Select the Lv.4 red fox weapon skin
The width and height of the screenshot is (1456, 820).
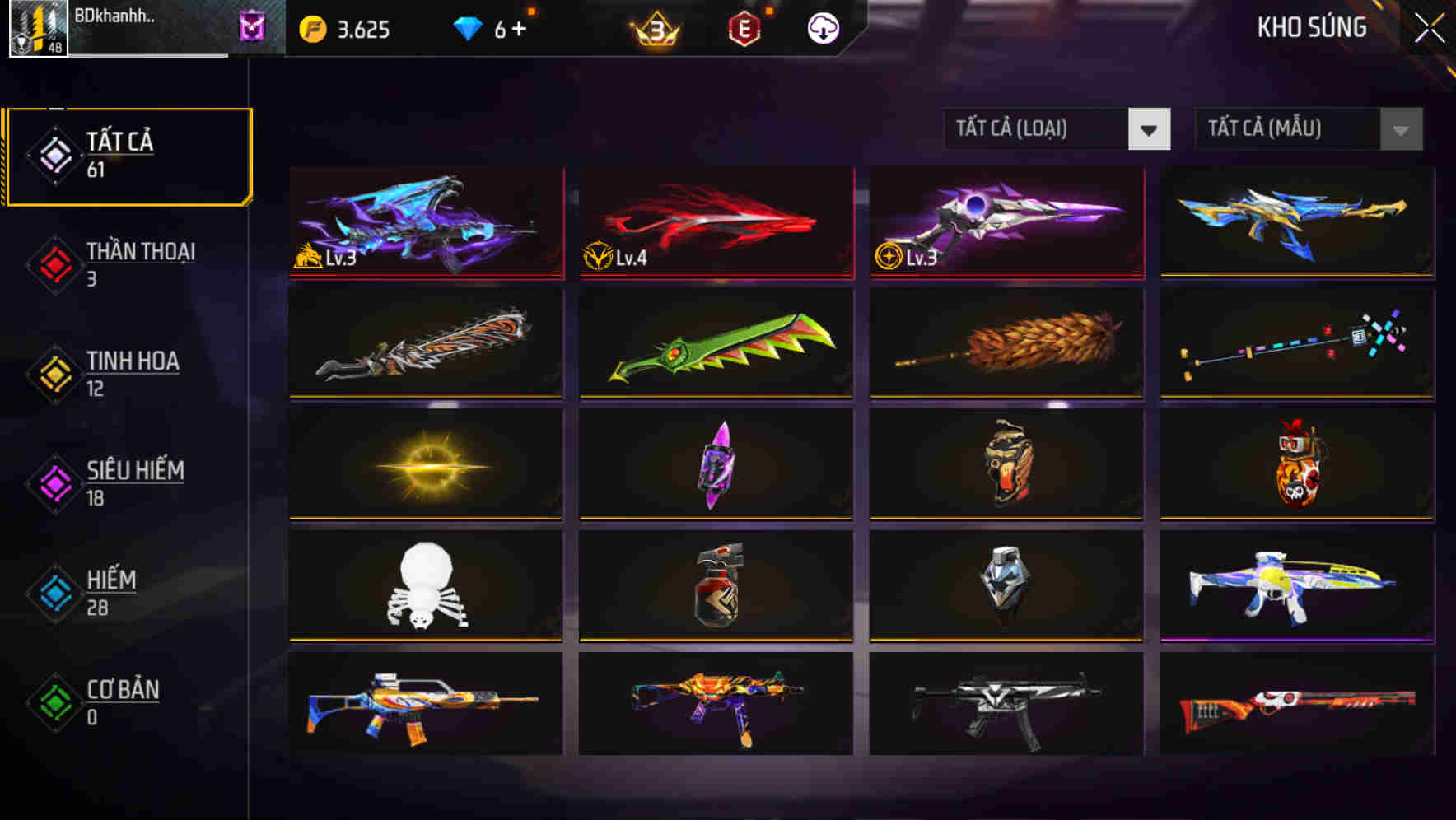(714, 222)
